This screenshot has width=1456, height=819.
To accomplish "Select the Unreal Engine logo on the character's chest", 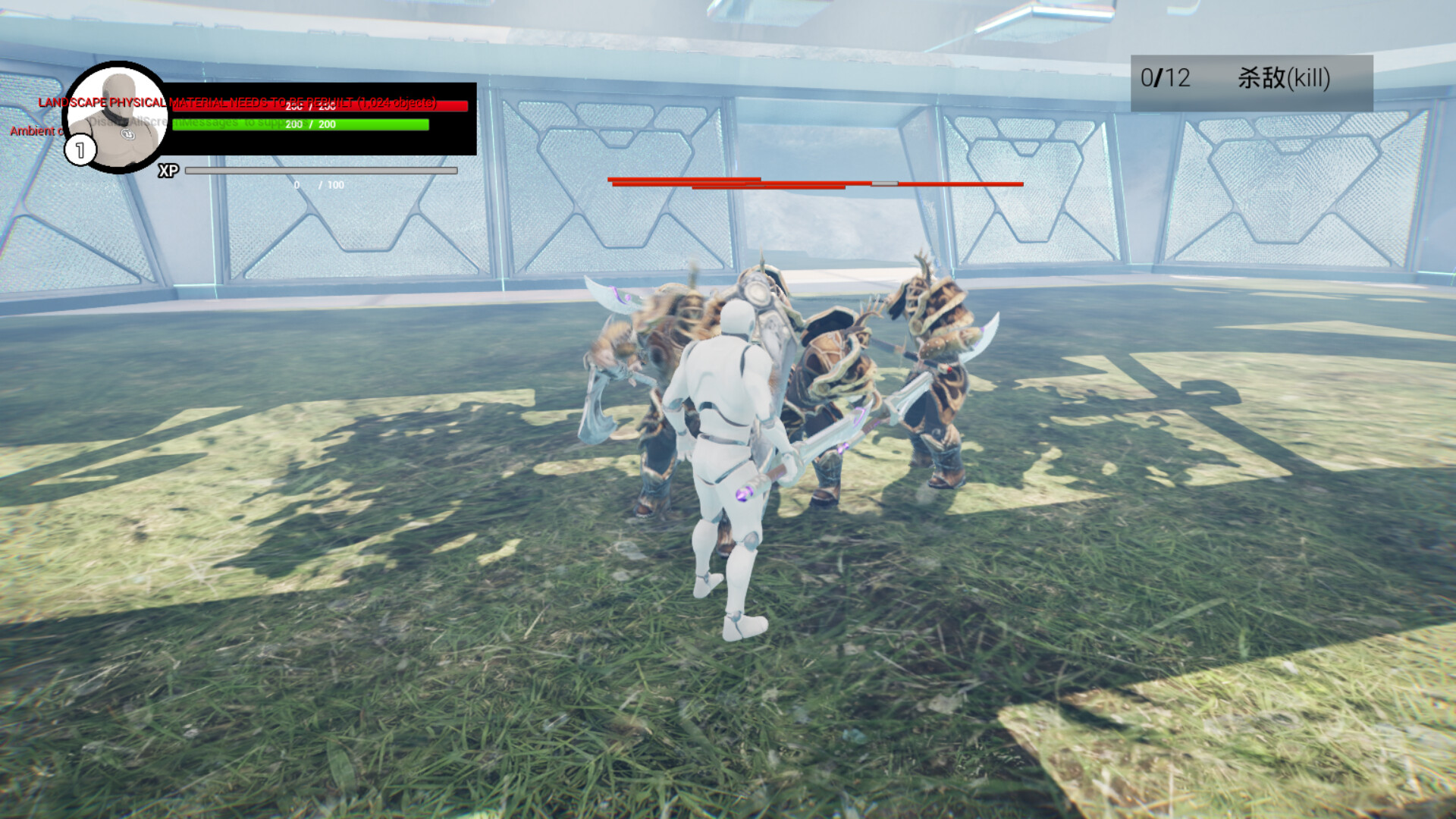I will [126, 133].
